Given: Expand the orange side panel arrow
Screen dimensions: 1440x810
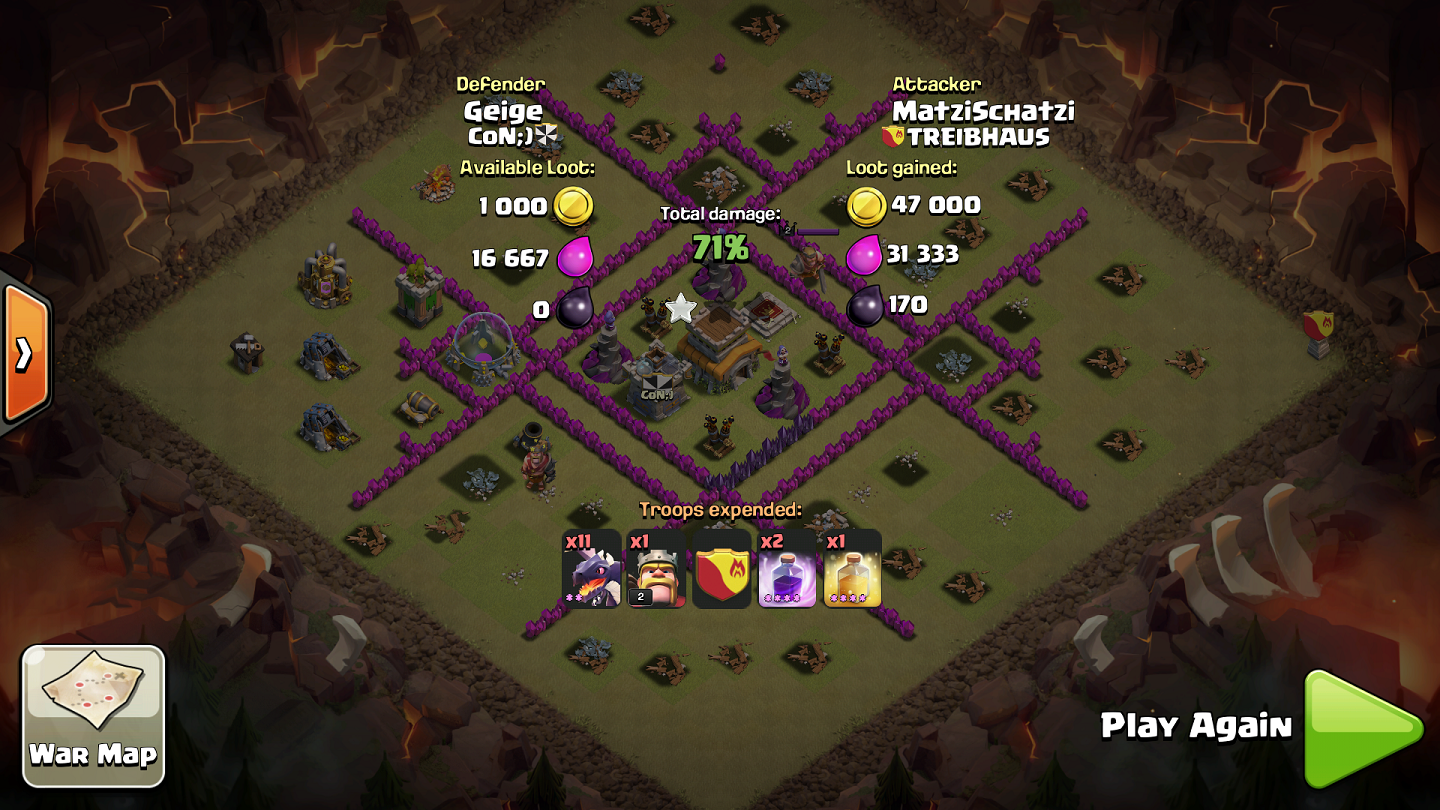Looking at the screenshot, I should 26,353.
